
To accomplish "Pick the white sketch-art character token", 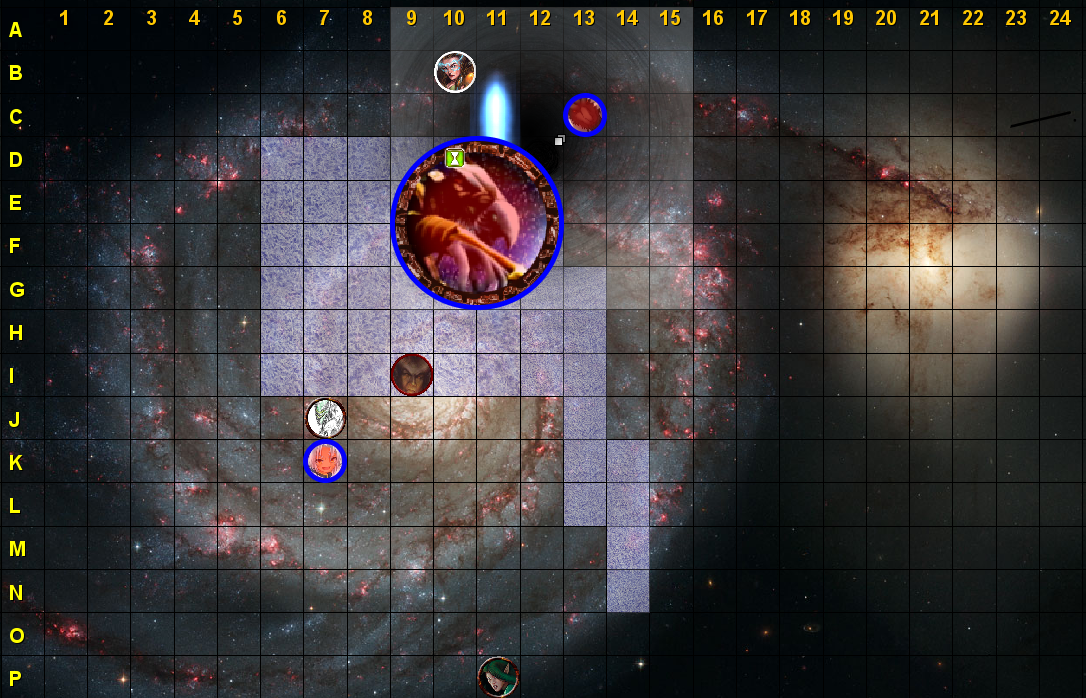I will pyautogui.click(x=325, y=418).
